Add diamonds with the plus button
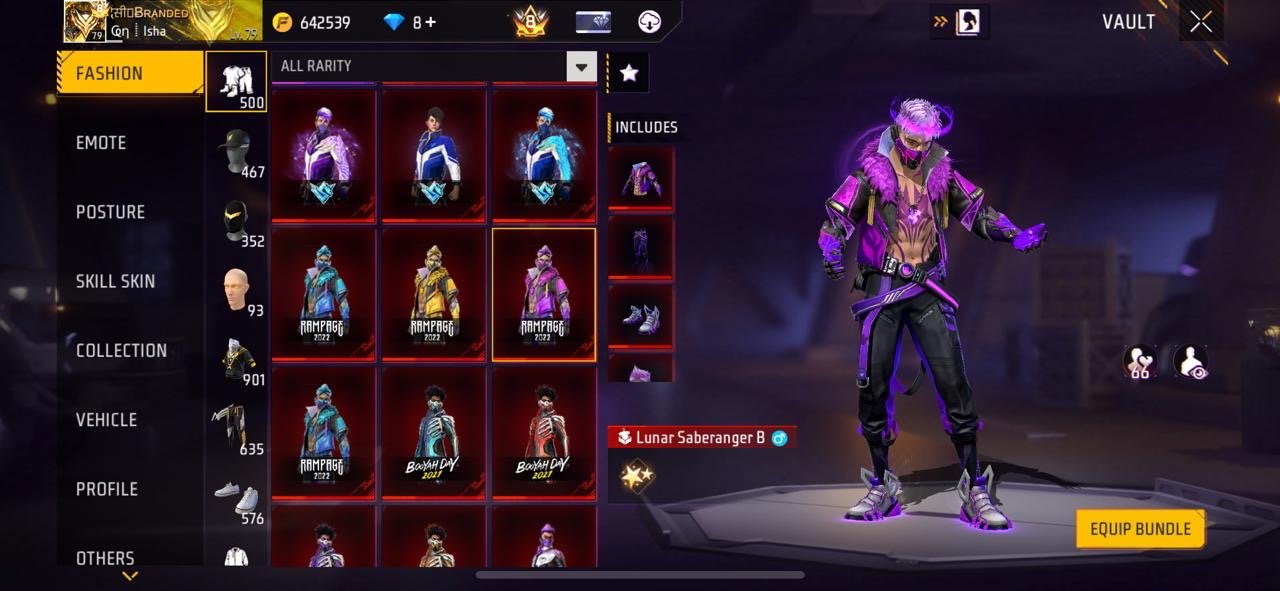The height and width of the screenshot is (591, 1280). [431, 22]
